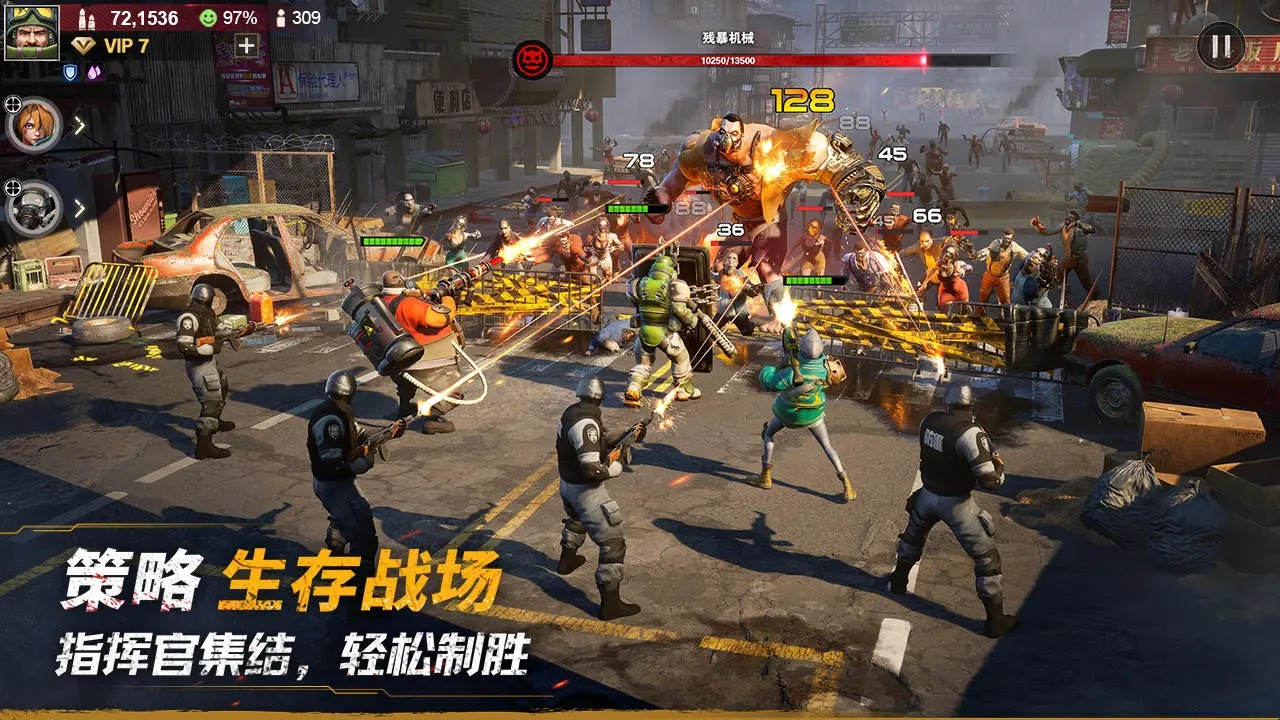The image size is (1280, 720).
Task: Toggle targeting on the top crosshair reticle
Action: 12,103
